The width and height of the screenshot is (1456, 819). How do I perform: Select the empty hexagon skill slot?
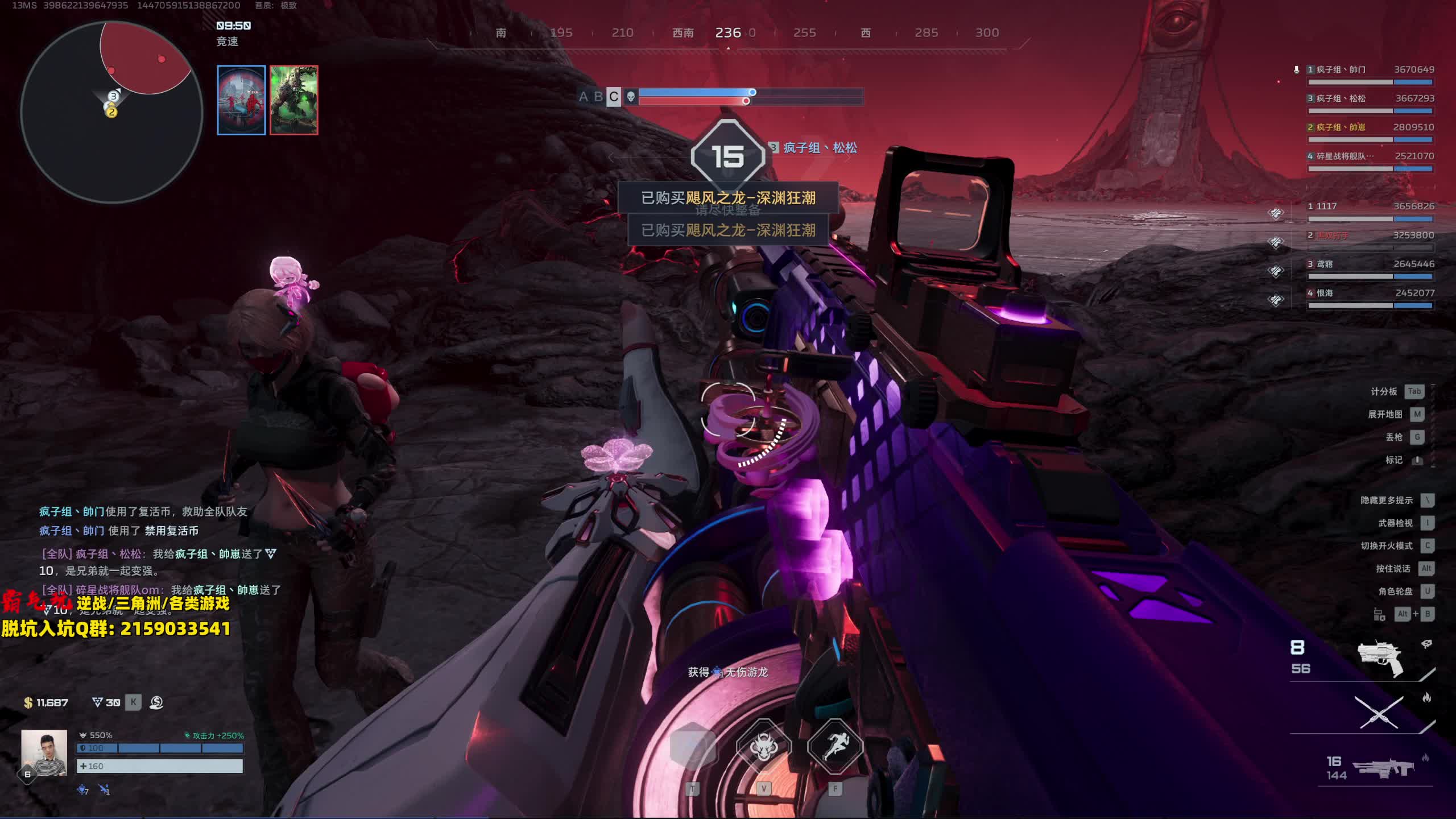tap(692, 747)
